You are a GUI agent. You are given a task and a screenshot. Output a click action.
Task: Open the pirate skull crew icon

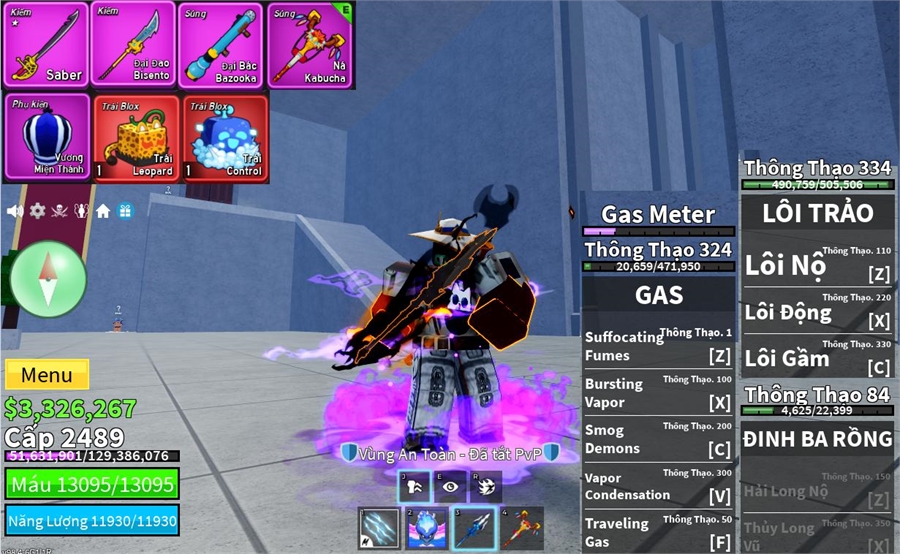tap(59, 211)
